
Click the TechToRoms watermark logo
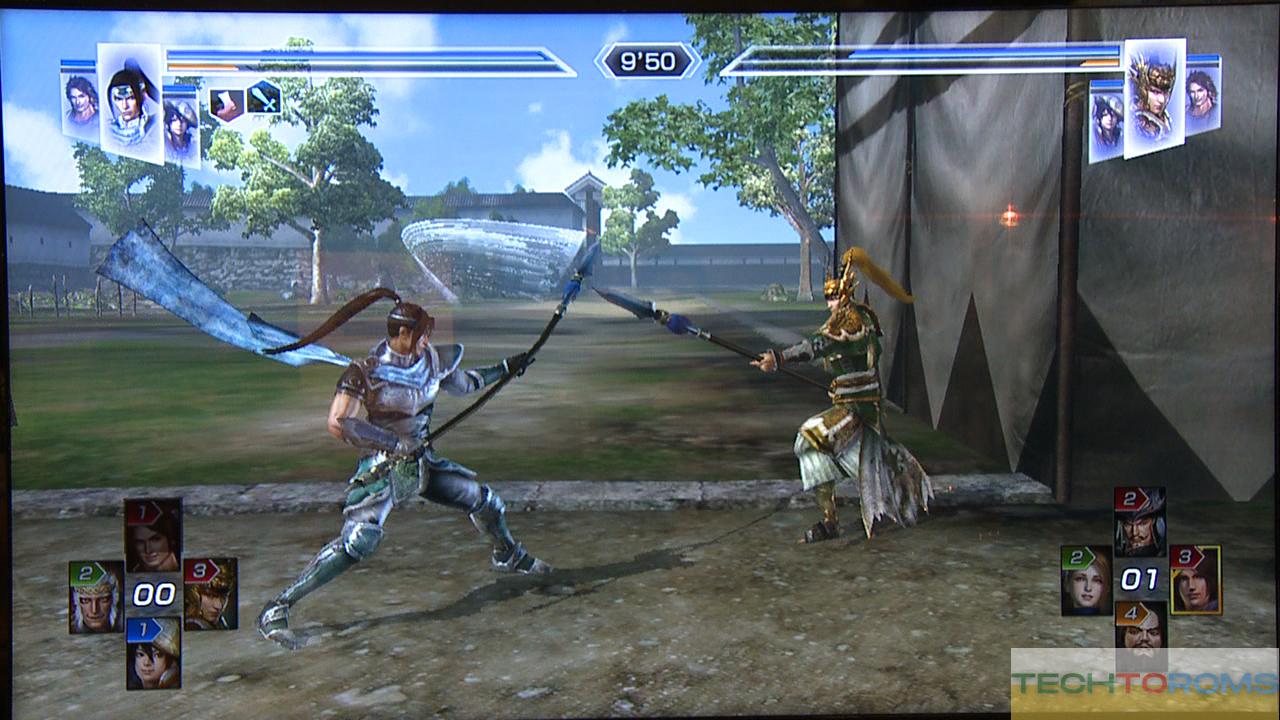coord(1145,683)
